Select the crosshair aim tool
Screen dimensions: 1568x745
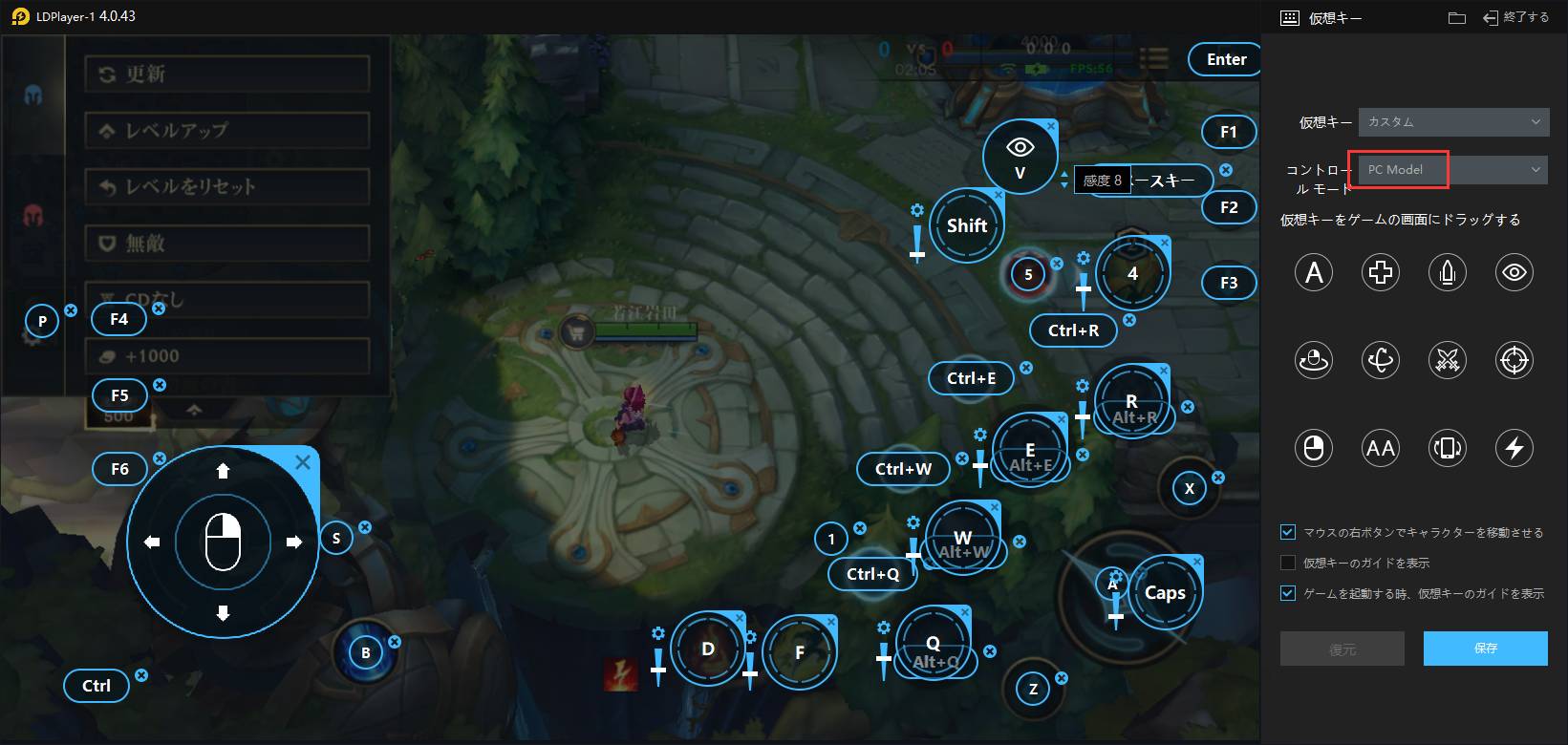(x=1514, y=360)
